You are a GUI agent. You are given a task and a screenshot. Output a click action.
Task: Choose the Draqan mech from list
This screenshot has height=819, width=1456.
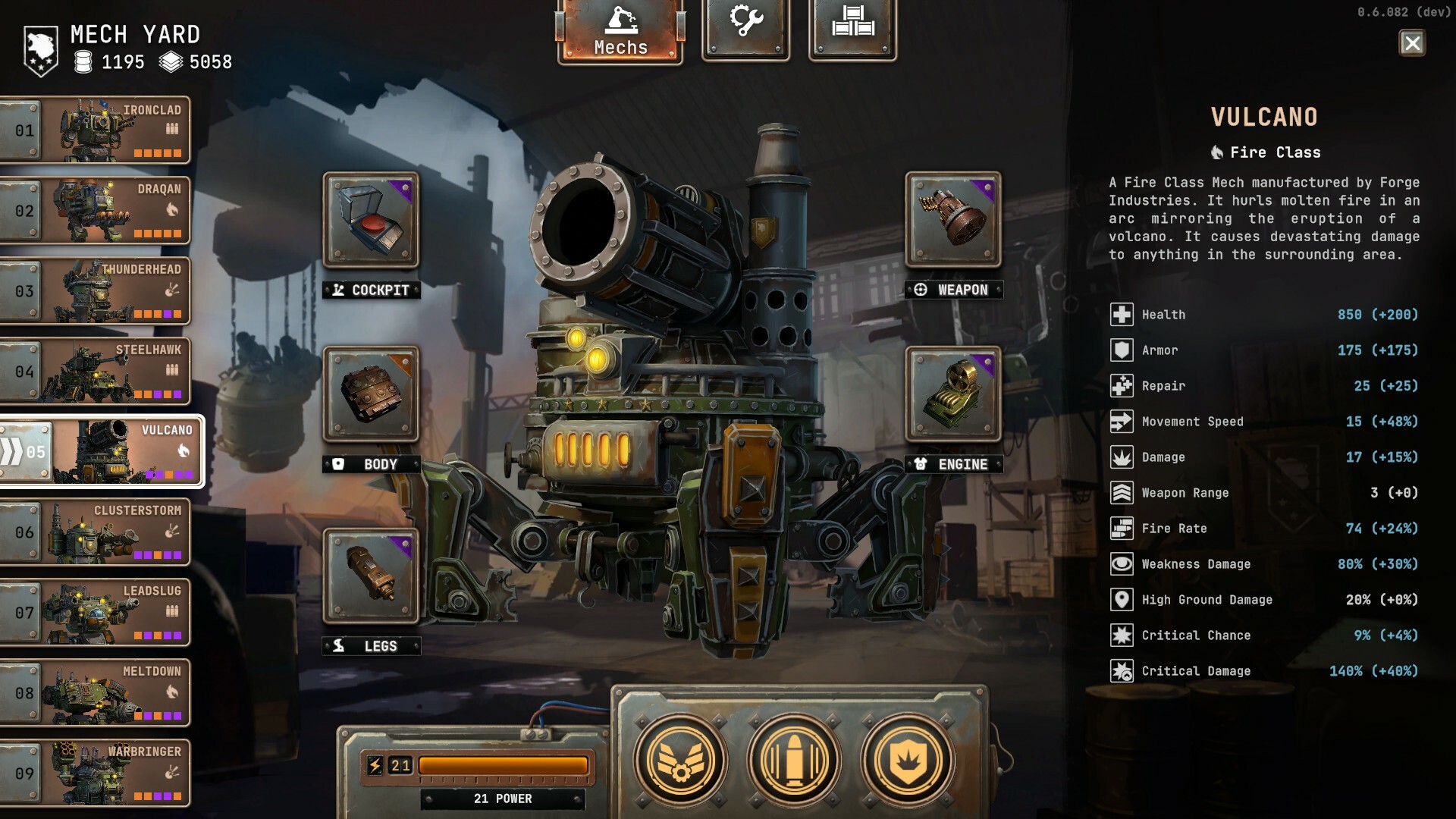pyautogui.click(x=95, y=211)
